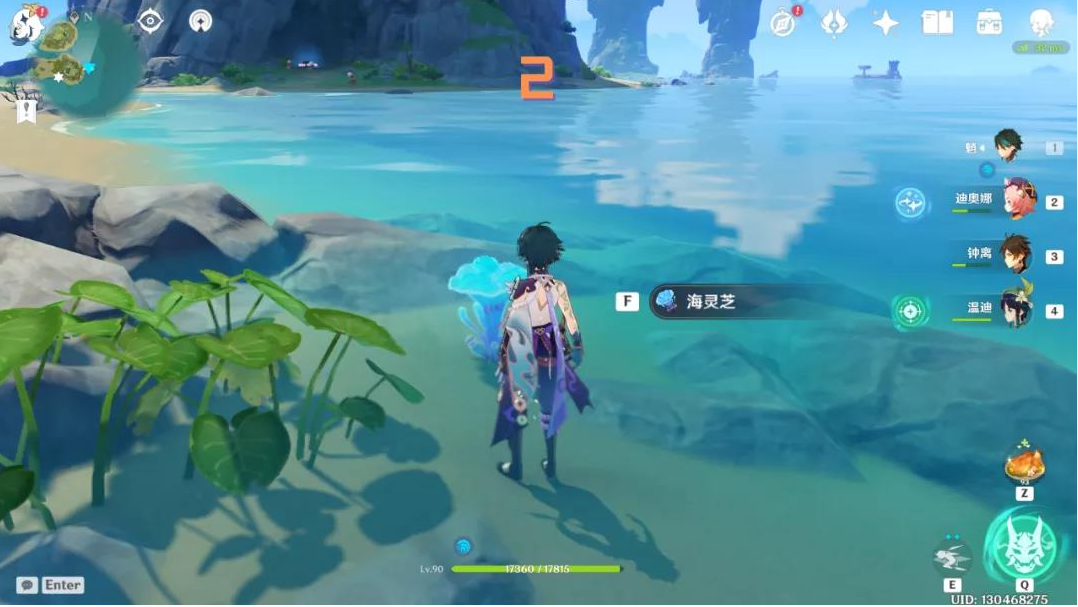Unleash the mask elemental burst
1078x607 pixels.
point(1023,546)
